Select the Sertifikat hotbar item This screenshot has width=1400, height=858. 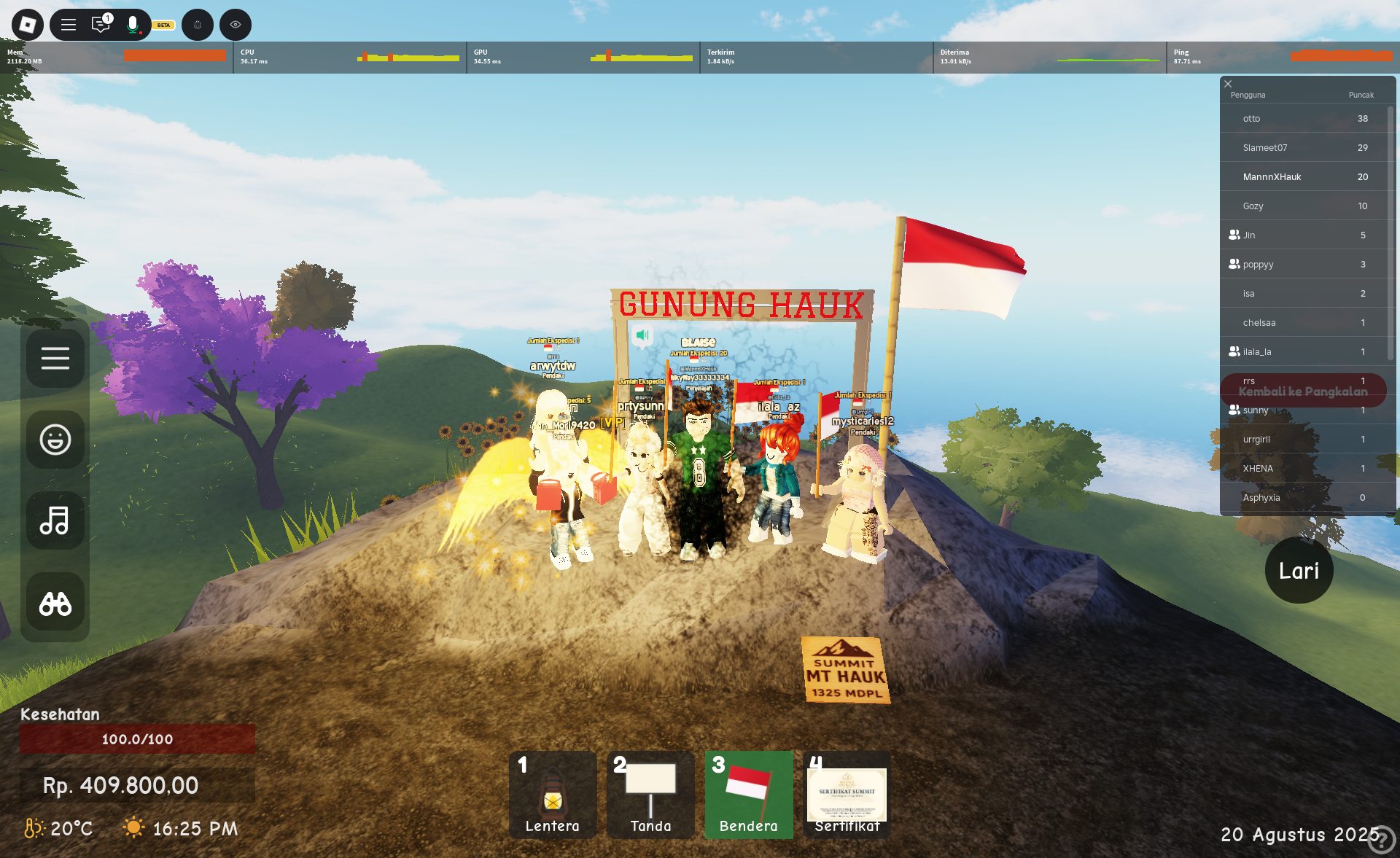click(847, 795)
